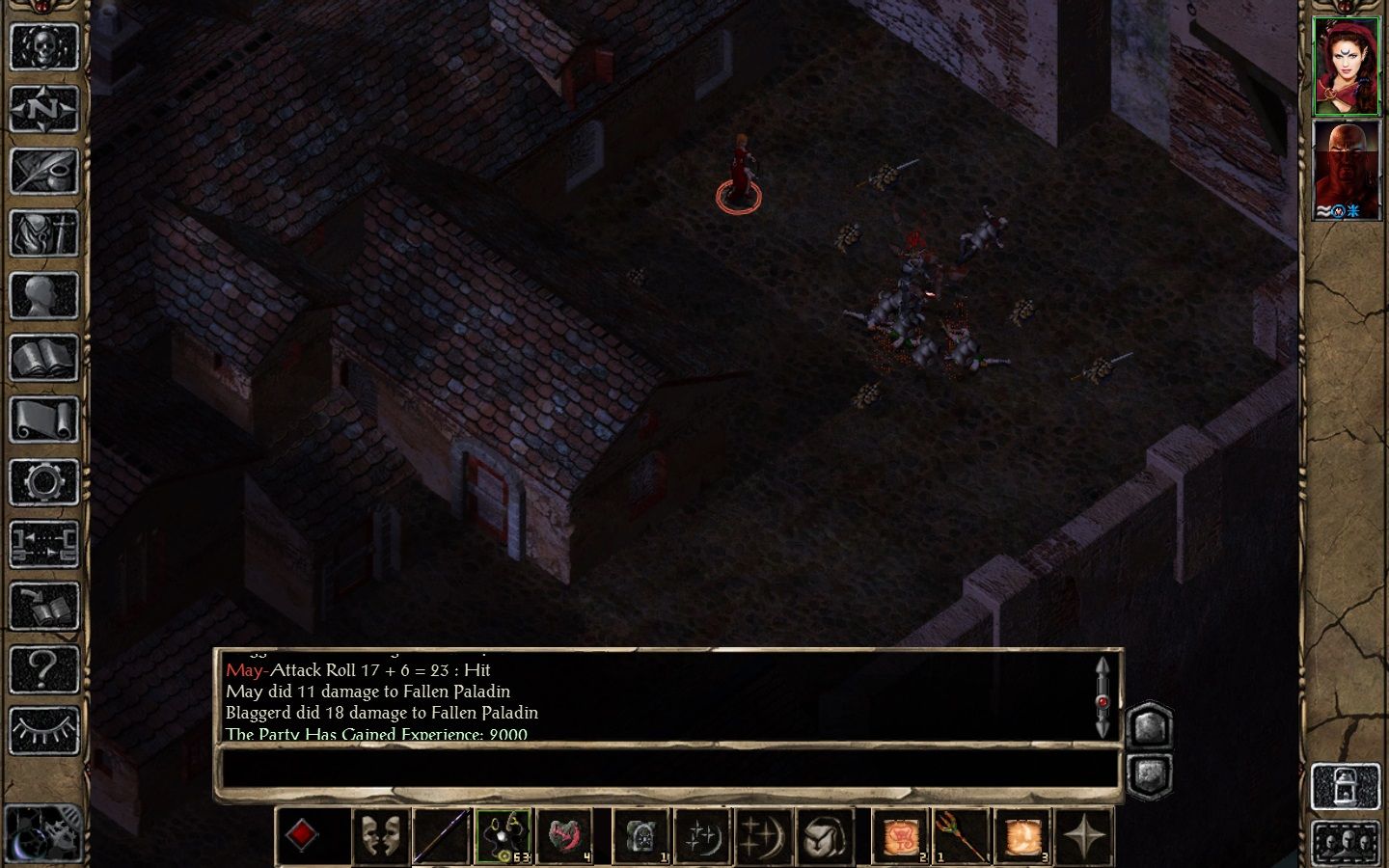Rest the party with the closed eye icon
This screenshot has width=1389, height=868.
point(43,730)
